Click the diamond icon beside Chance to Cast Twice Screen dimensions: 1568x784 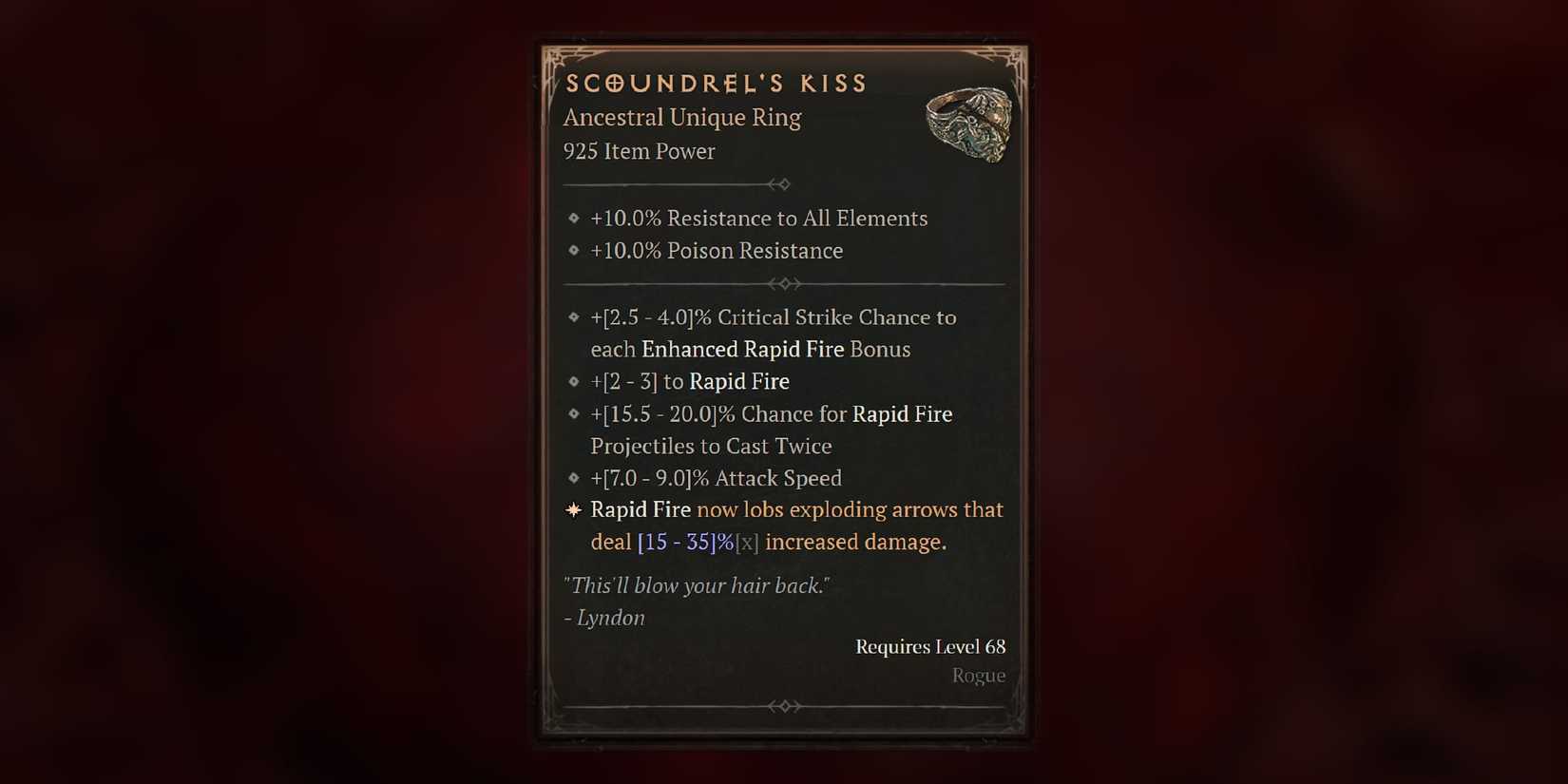coord(573,414)
